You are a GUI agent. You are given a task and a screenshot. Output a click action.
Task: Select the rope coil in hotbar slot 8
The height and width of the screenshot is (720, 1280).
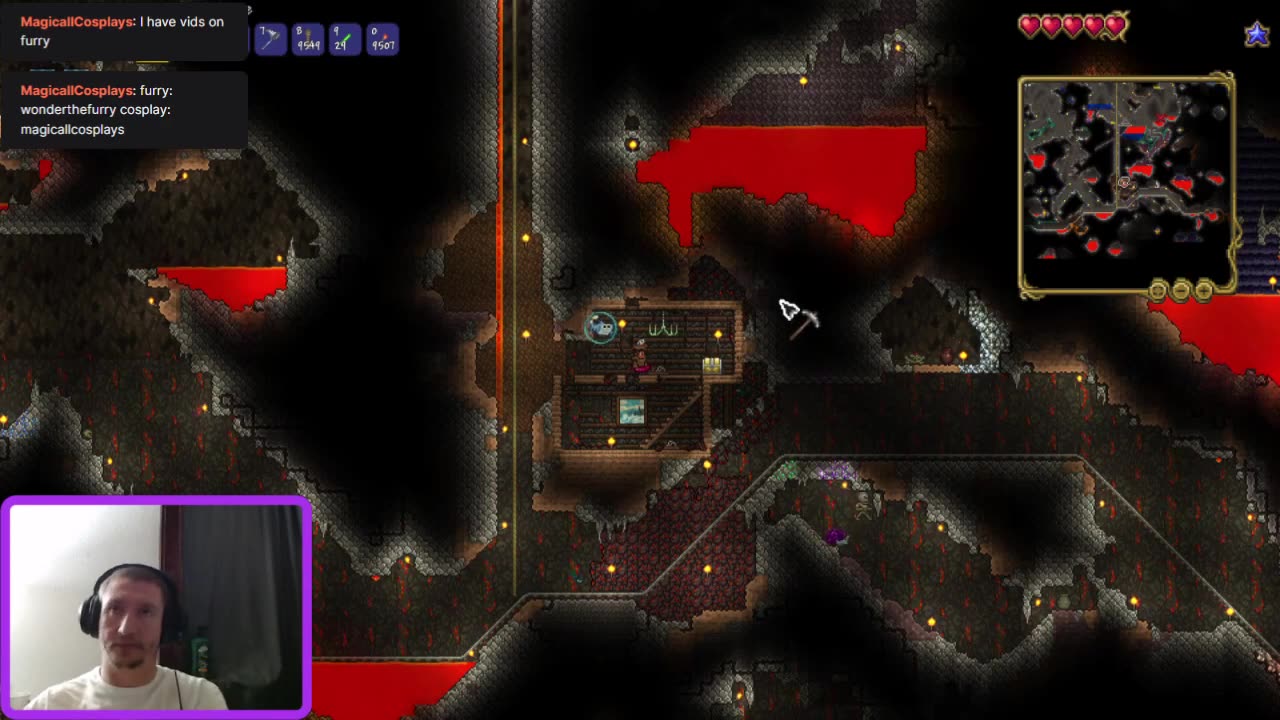click(307, 39)
